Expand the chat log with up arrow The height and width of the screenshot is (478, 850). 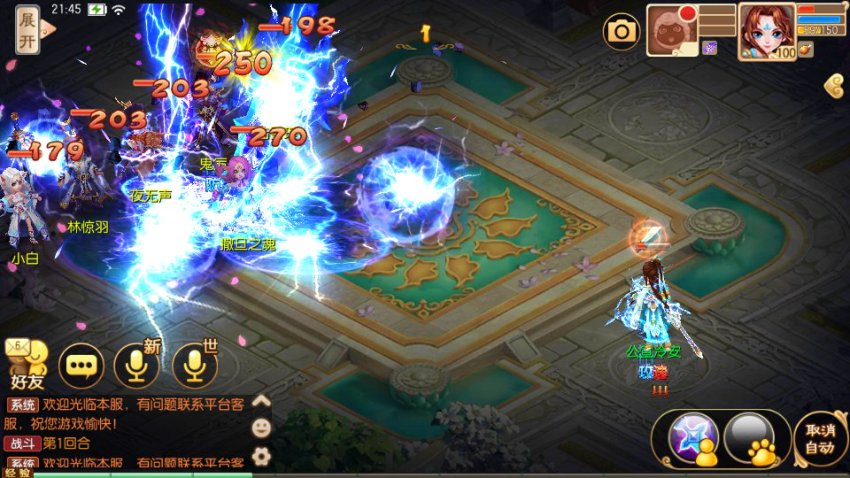261,401
